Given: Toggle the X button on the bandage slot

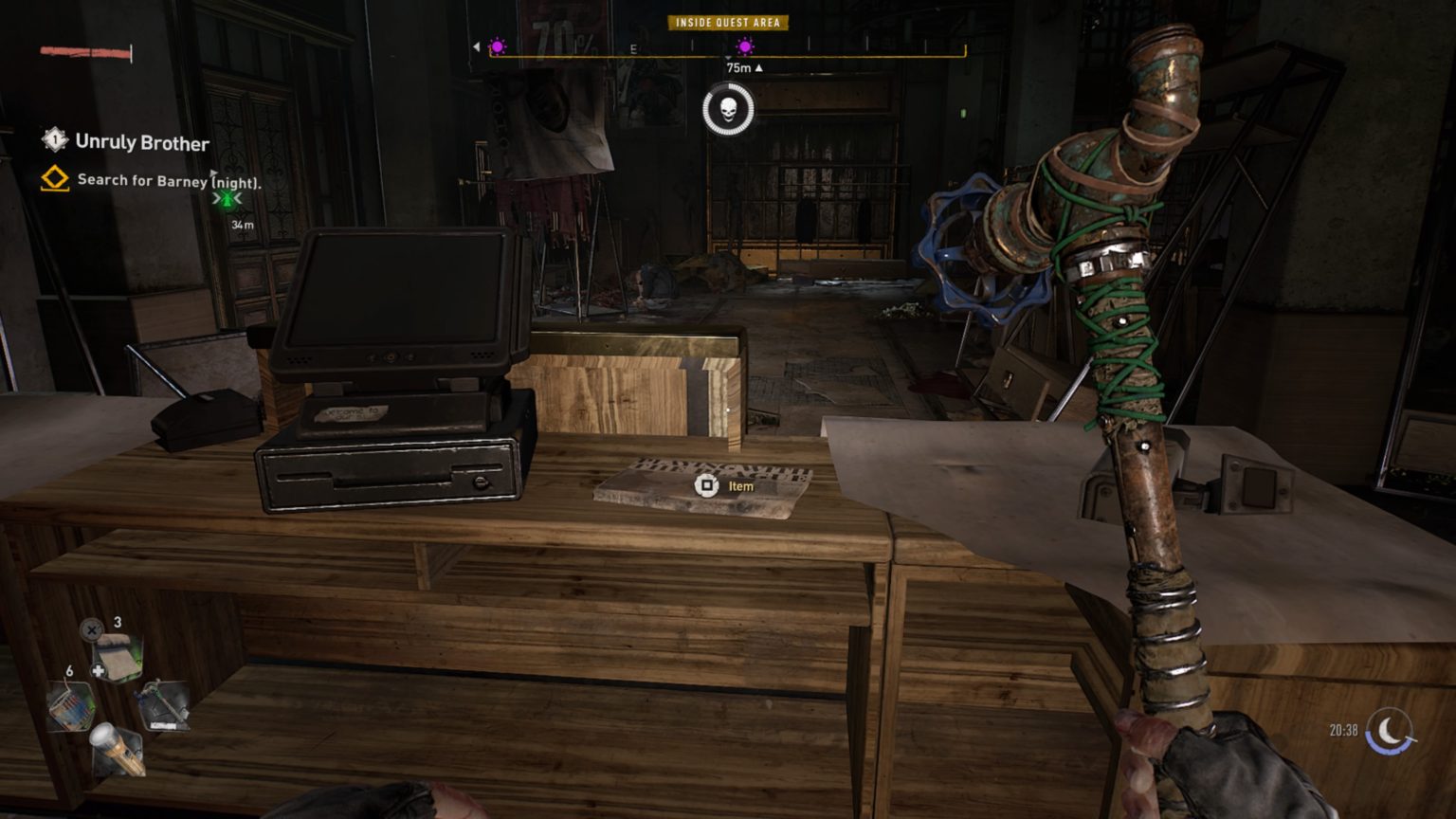Looking at the screenshot, I should (91, 630).
